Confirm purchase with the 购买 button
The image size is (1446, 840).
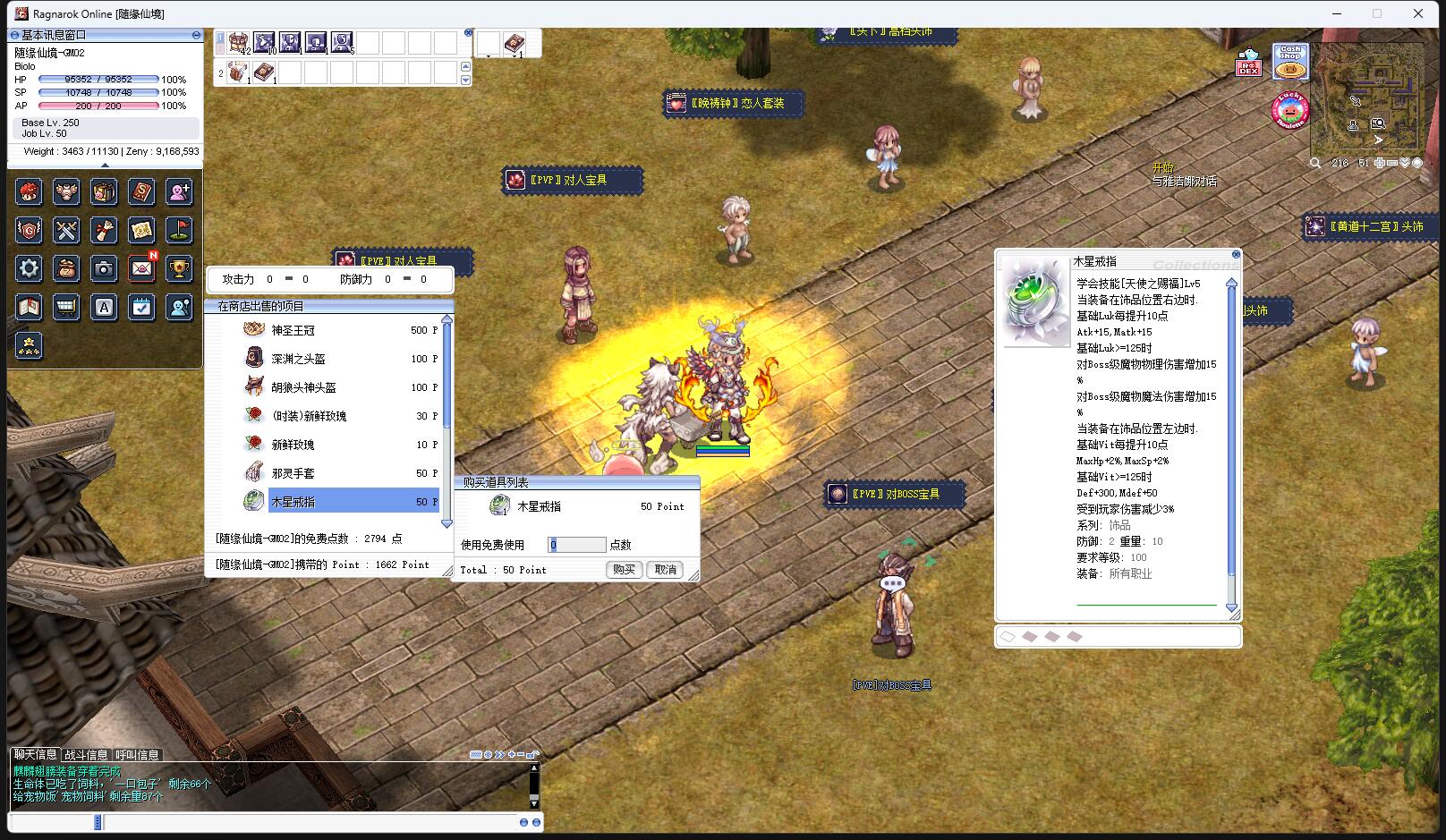[x=624, y=570]
